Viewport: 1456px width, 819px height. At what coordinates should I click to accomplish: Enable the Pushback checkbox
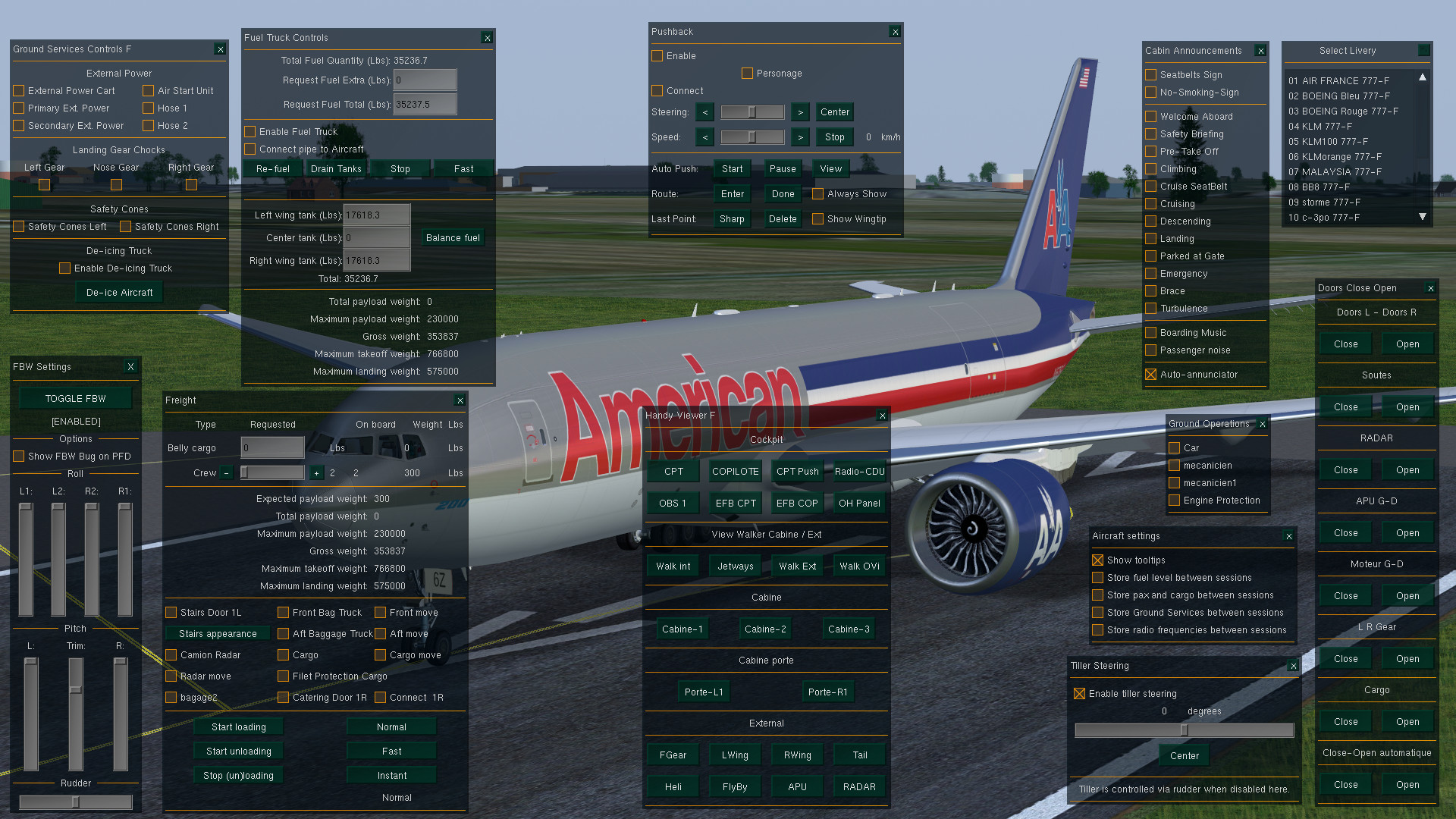click(x=657, y=56)
